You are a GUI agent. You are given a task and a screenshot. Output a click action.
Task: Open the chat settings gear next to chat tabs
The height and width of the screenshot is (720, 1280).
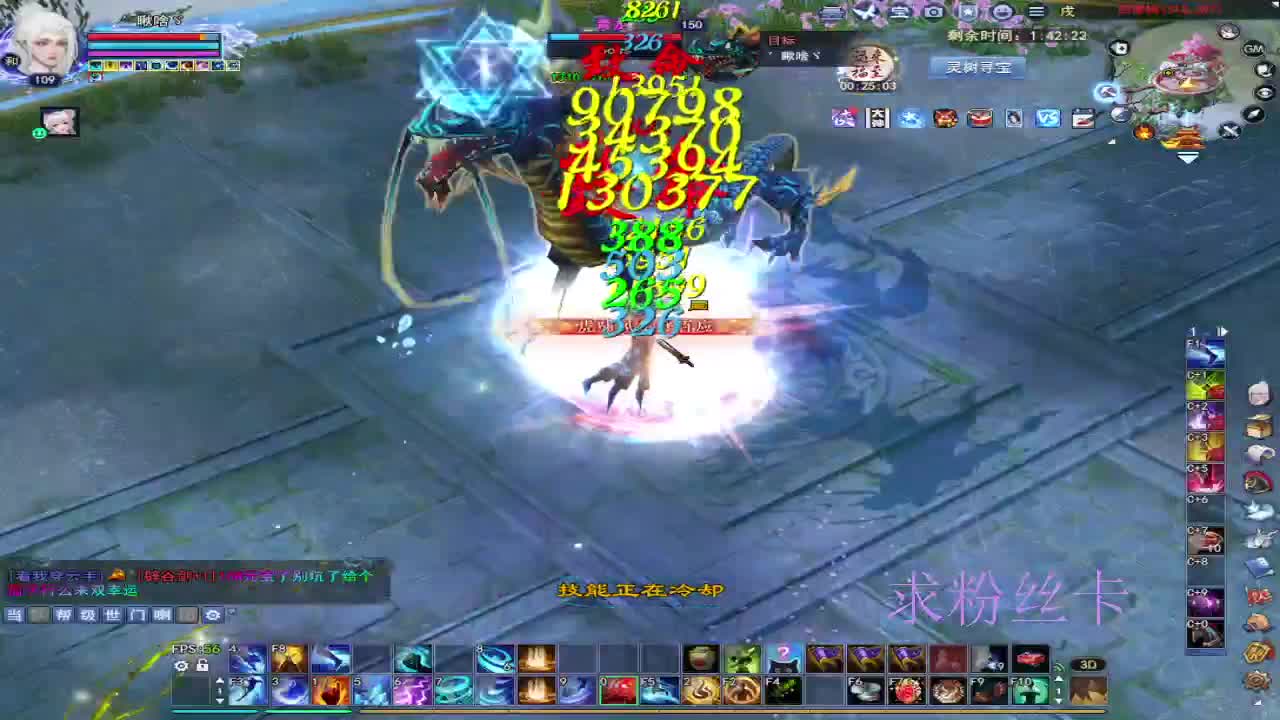(212, 614)
